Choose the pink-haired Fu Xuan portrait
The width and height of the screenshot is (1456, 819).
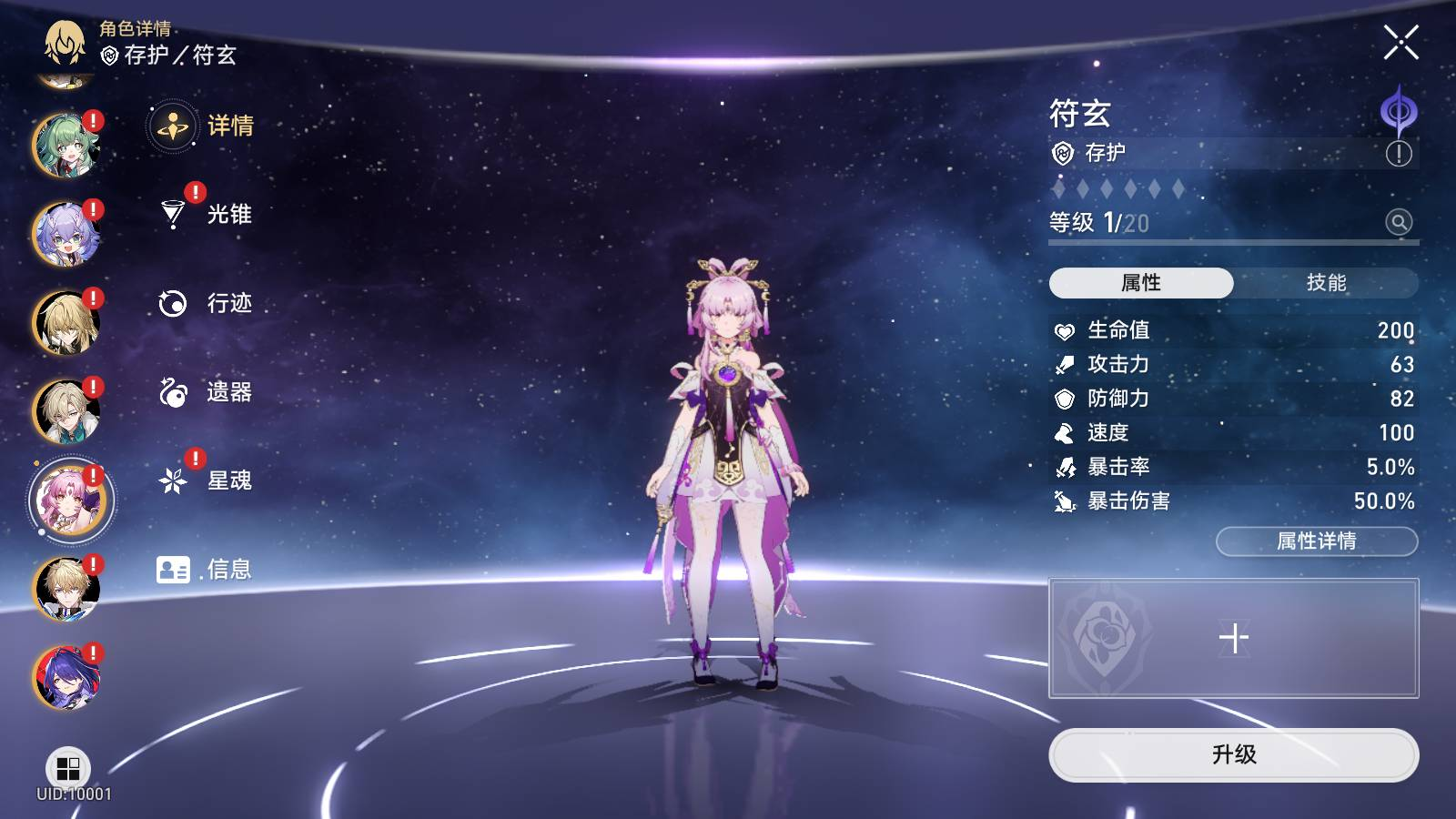67,500
